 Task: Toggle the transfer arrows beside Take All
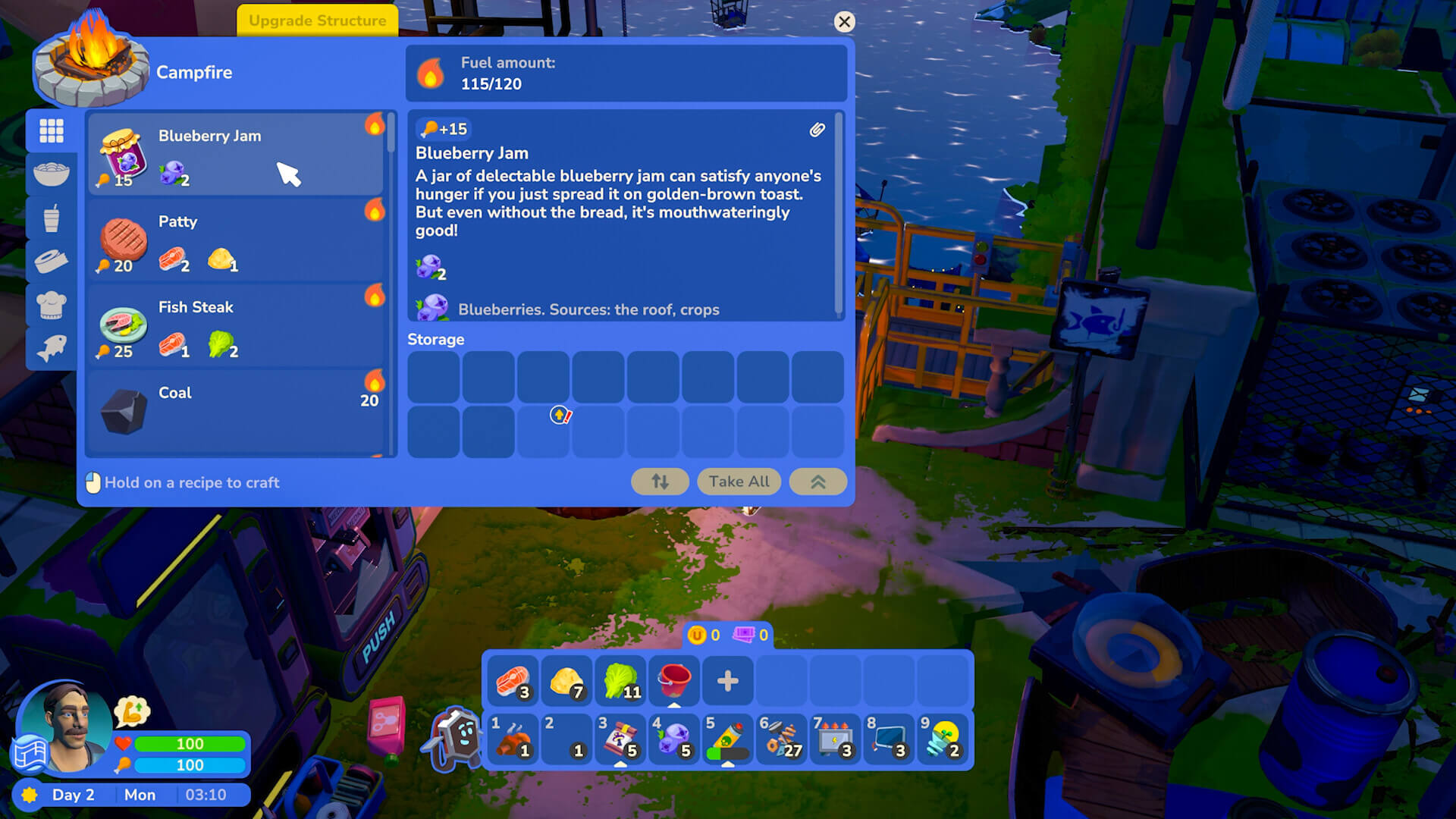coord(659,482)
